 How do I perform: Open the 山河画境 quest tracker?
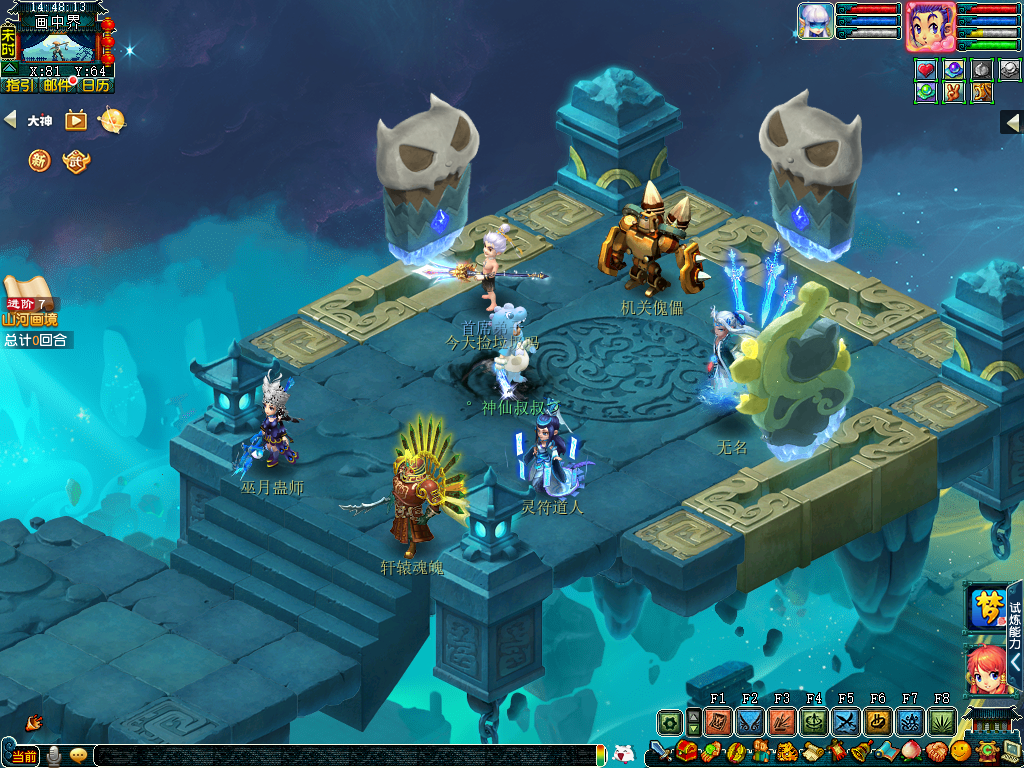coord(30,319)
